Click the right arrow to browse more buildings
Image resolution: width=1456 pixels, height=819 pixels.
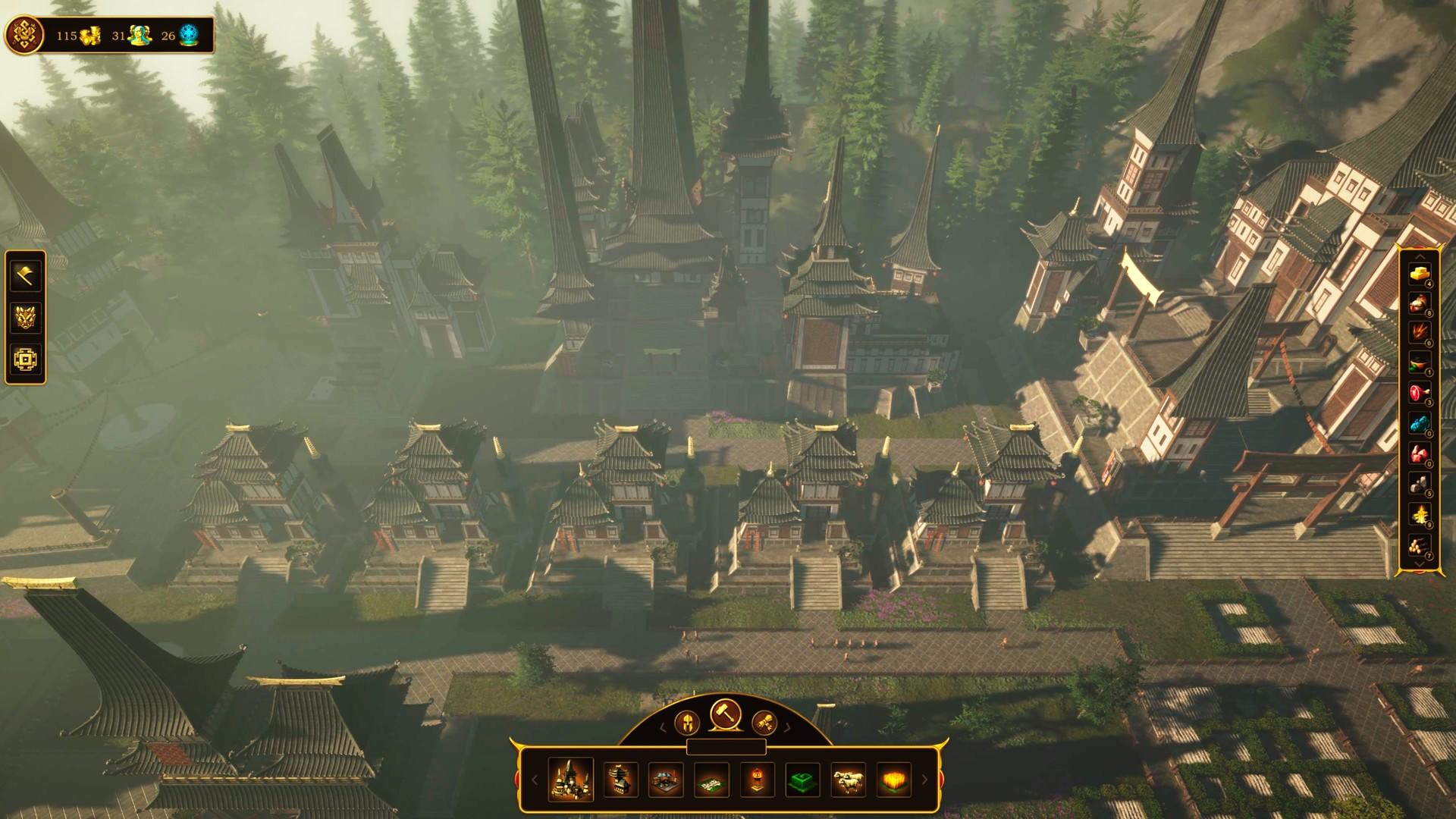pyautogui.click(x=924, y=781)
